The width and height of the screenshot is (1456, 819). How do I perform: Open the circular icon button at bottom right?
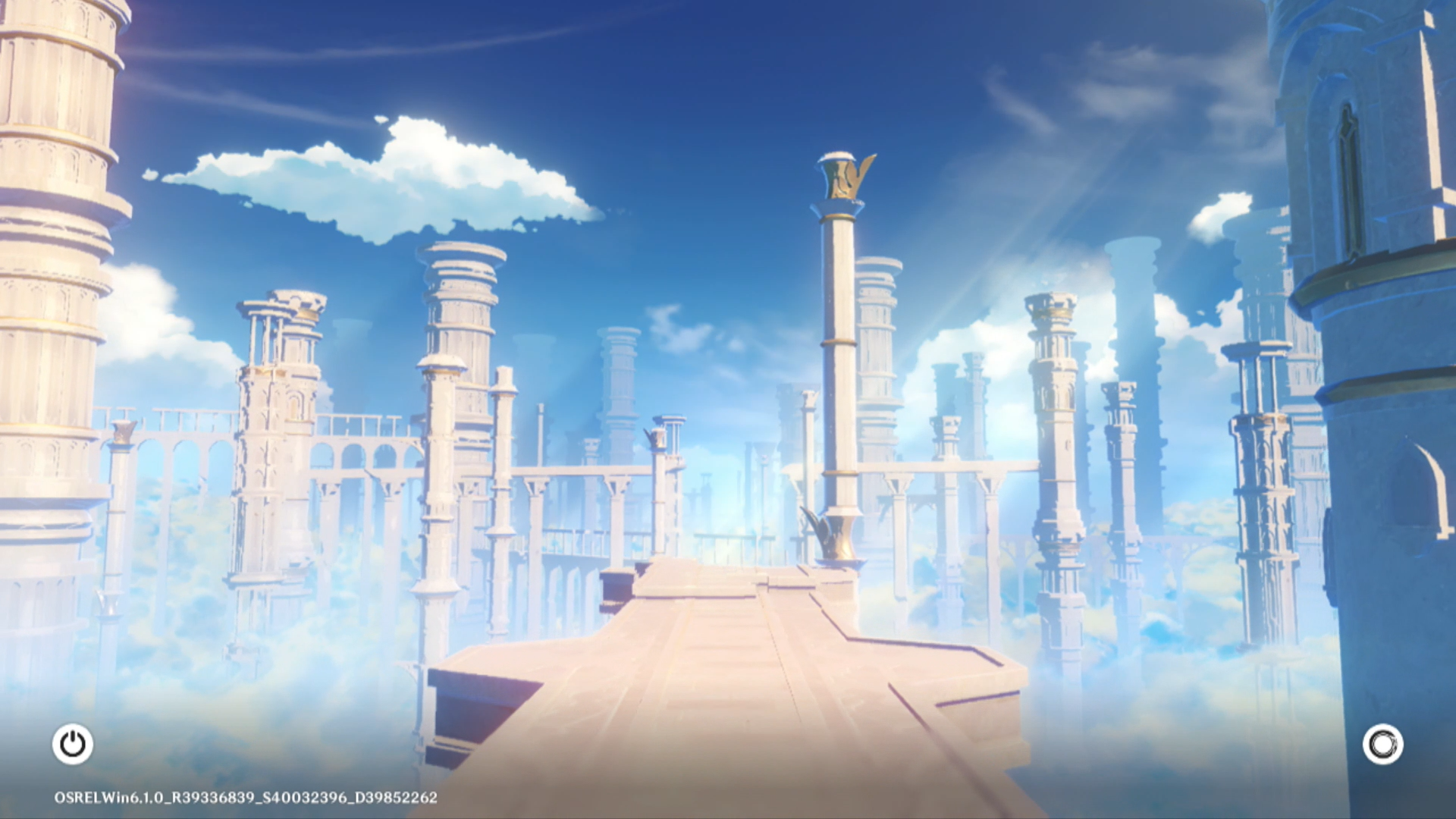coord(1382,744)
